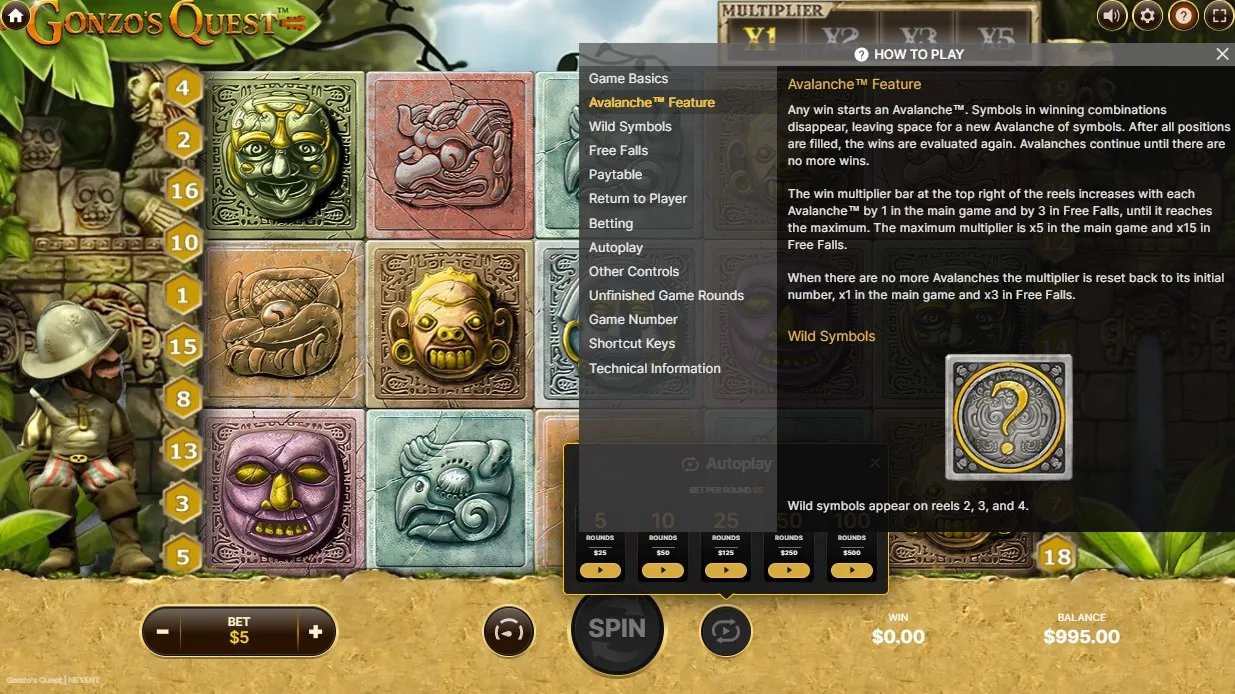Toggle fullscreen mode icon
This screenshot has height=694, width=1235.
pos(1218,15)
